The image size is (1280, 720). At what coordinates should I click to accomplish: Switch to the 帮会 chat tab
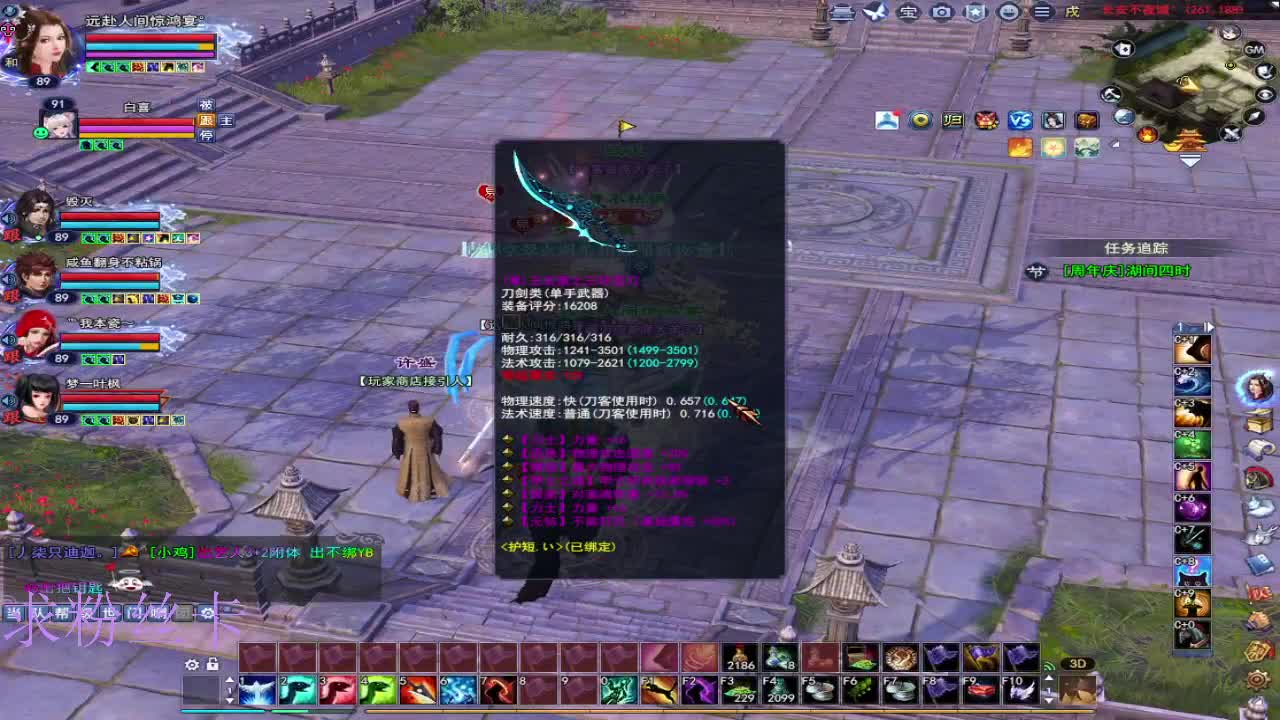60,614
